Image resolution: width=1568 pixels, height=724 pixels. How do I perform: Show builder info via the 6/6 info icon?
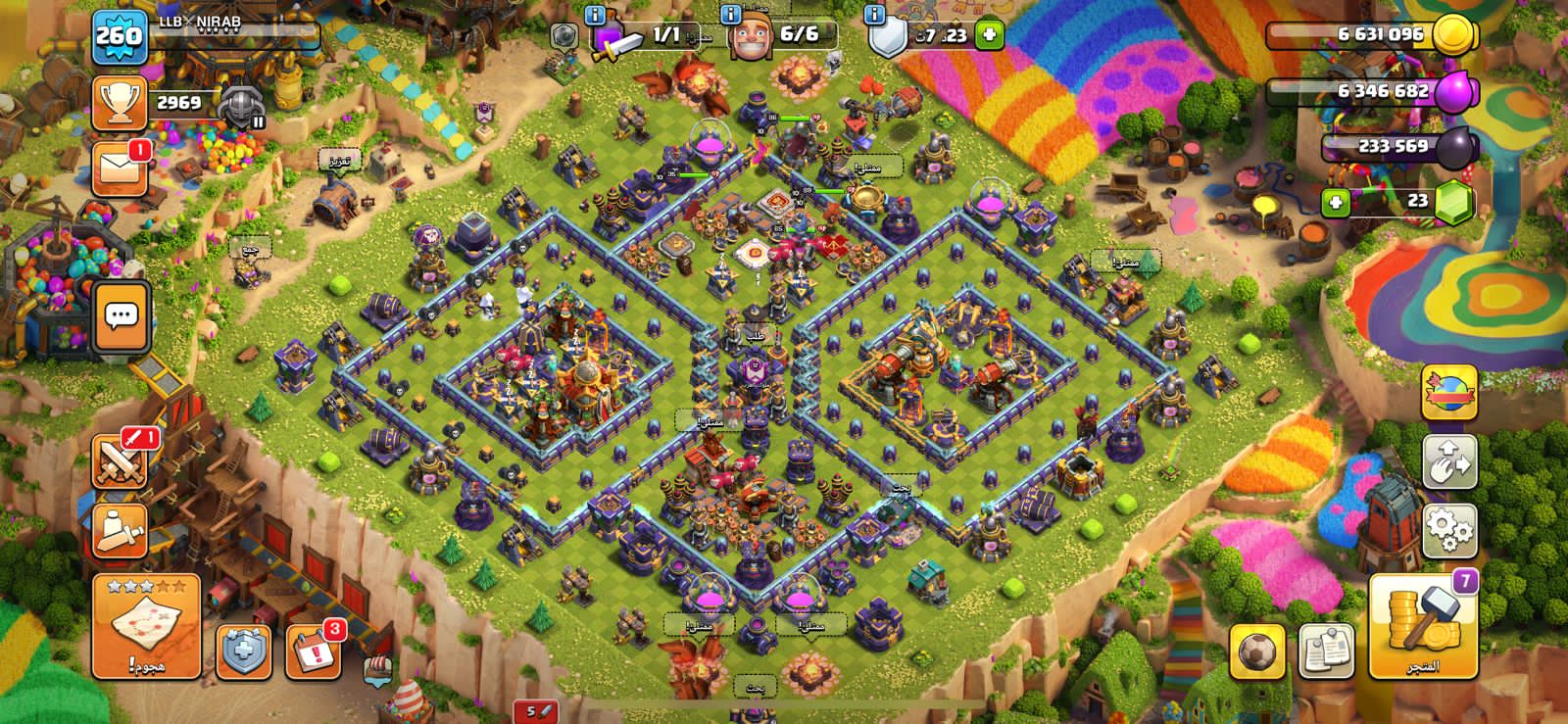[x=730, y=15]
